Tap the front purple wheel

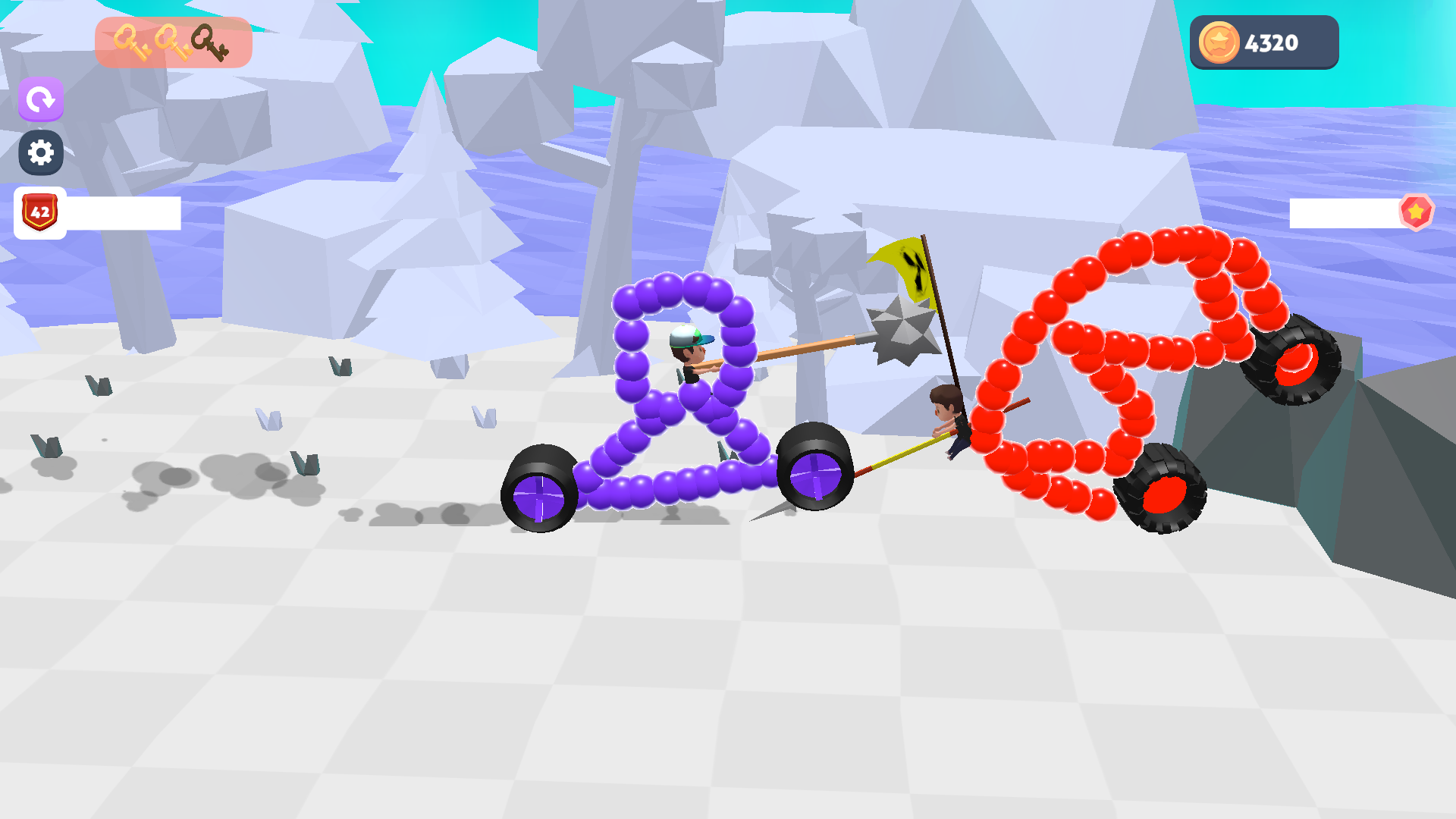point(815,475)
